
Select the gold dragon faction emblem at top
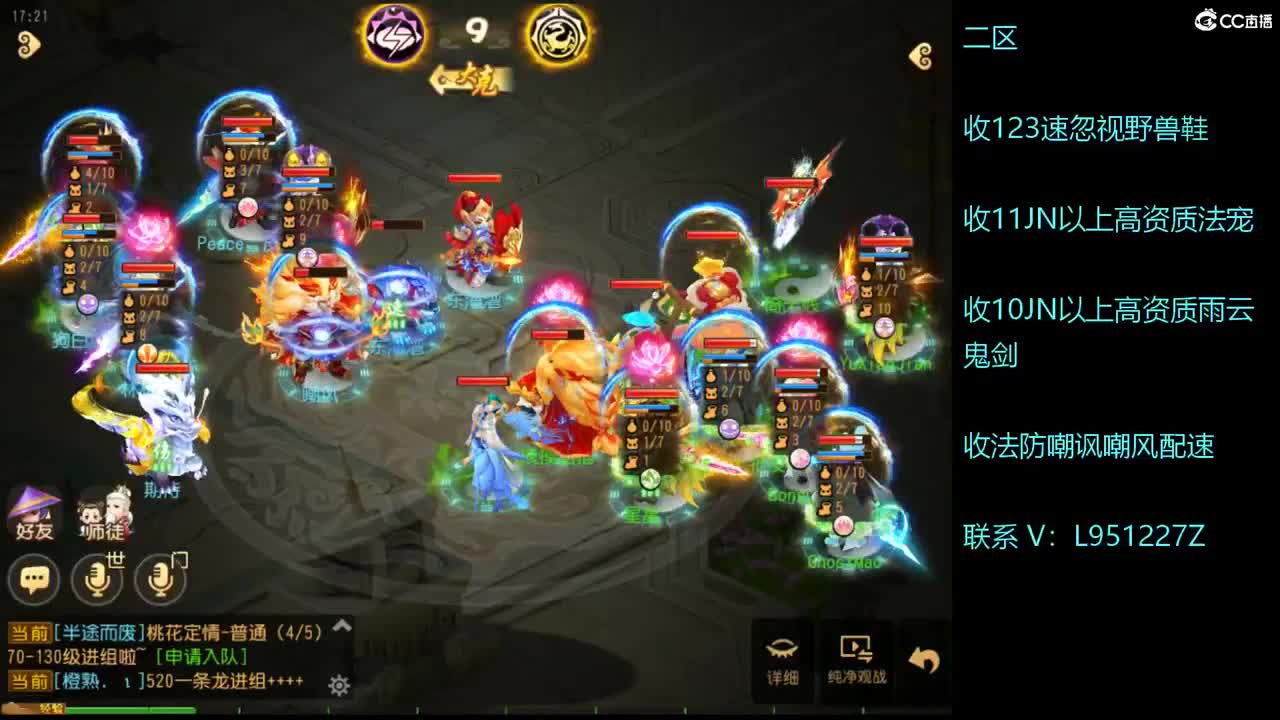coord(557,34)
